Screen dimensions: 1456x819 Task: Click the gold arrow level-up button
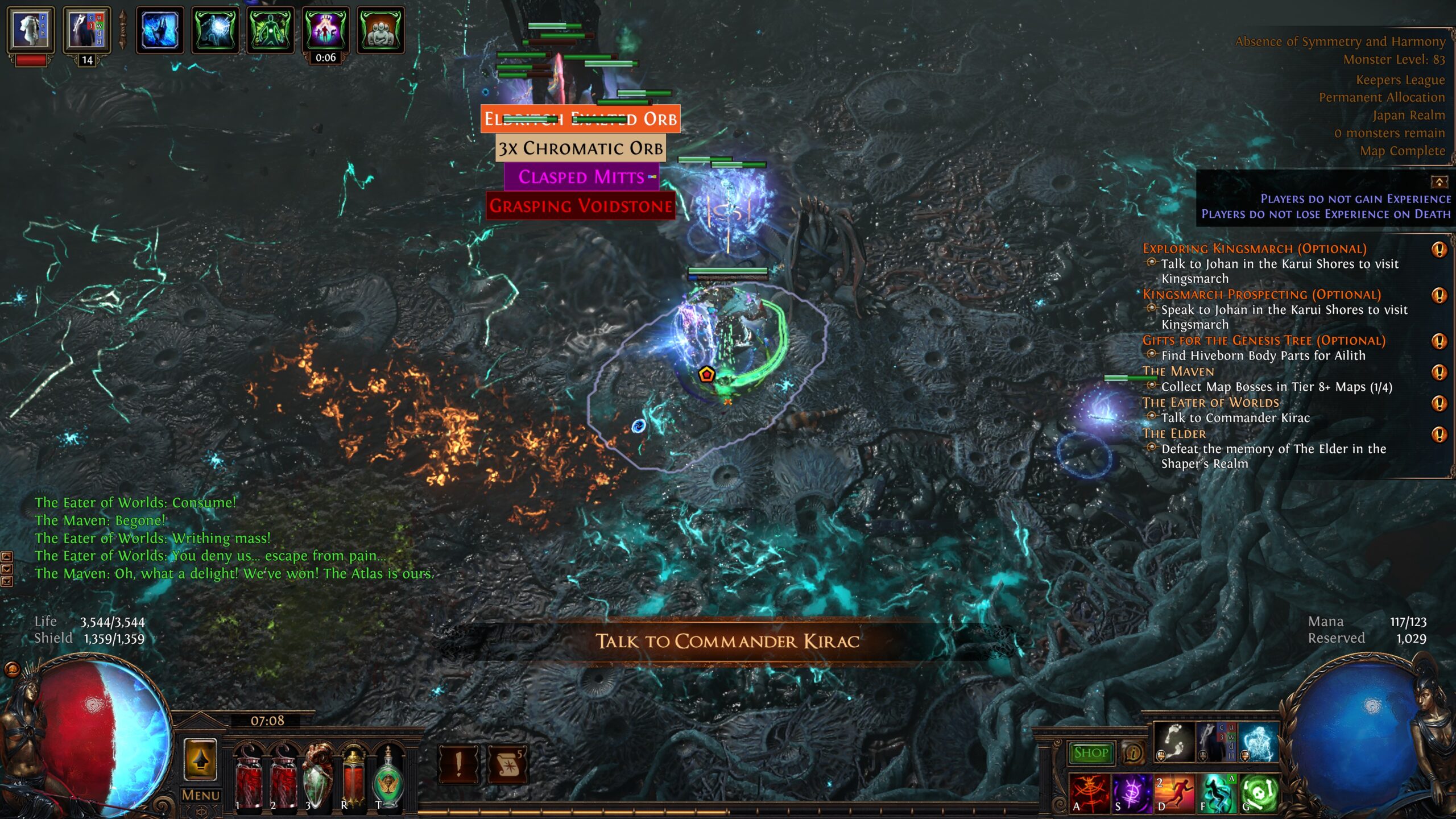click(200, 760)
